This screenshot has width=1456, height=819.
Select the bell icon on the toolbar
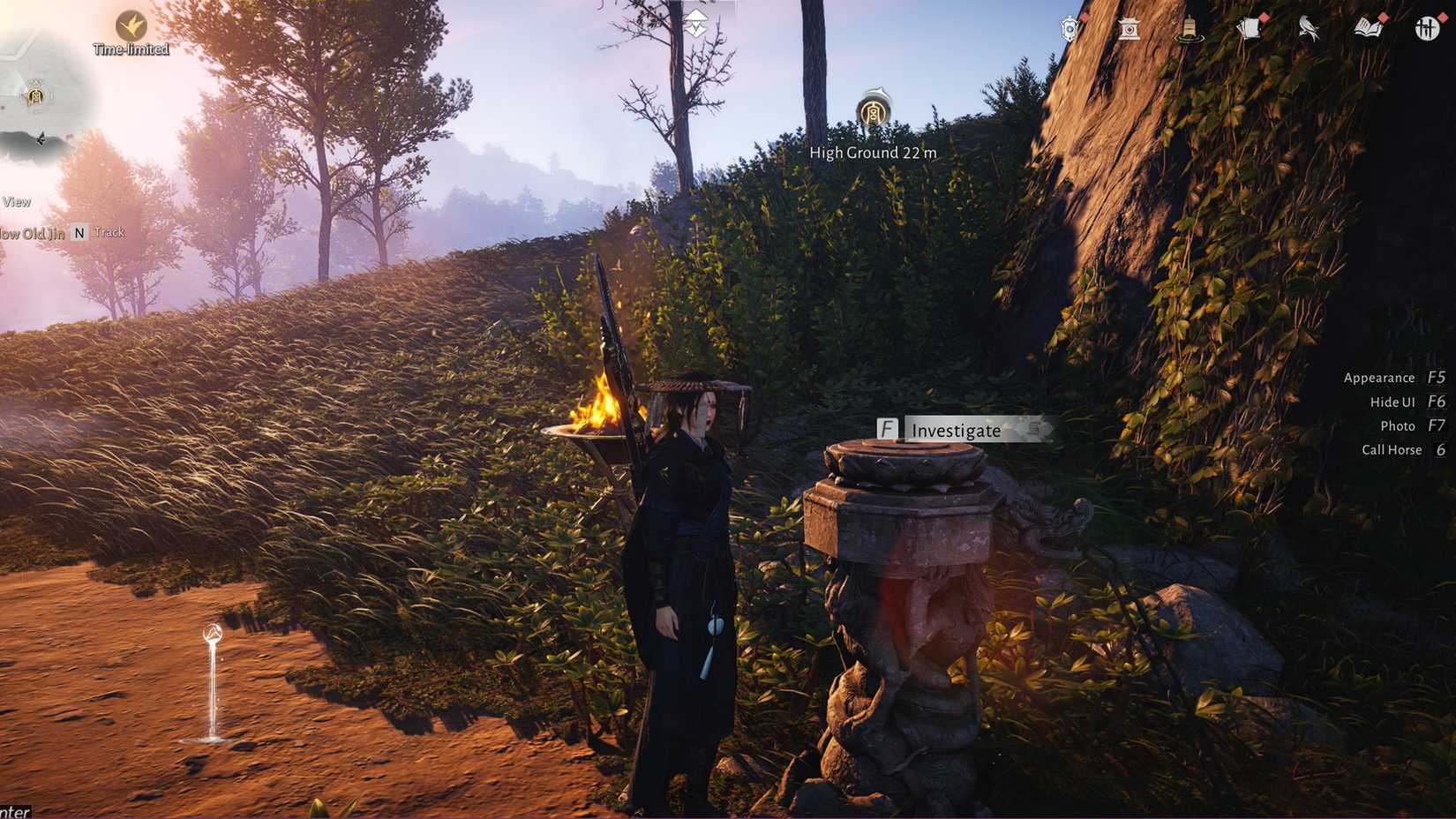(x=1191, y=29)
